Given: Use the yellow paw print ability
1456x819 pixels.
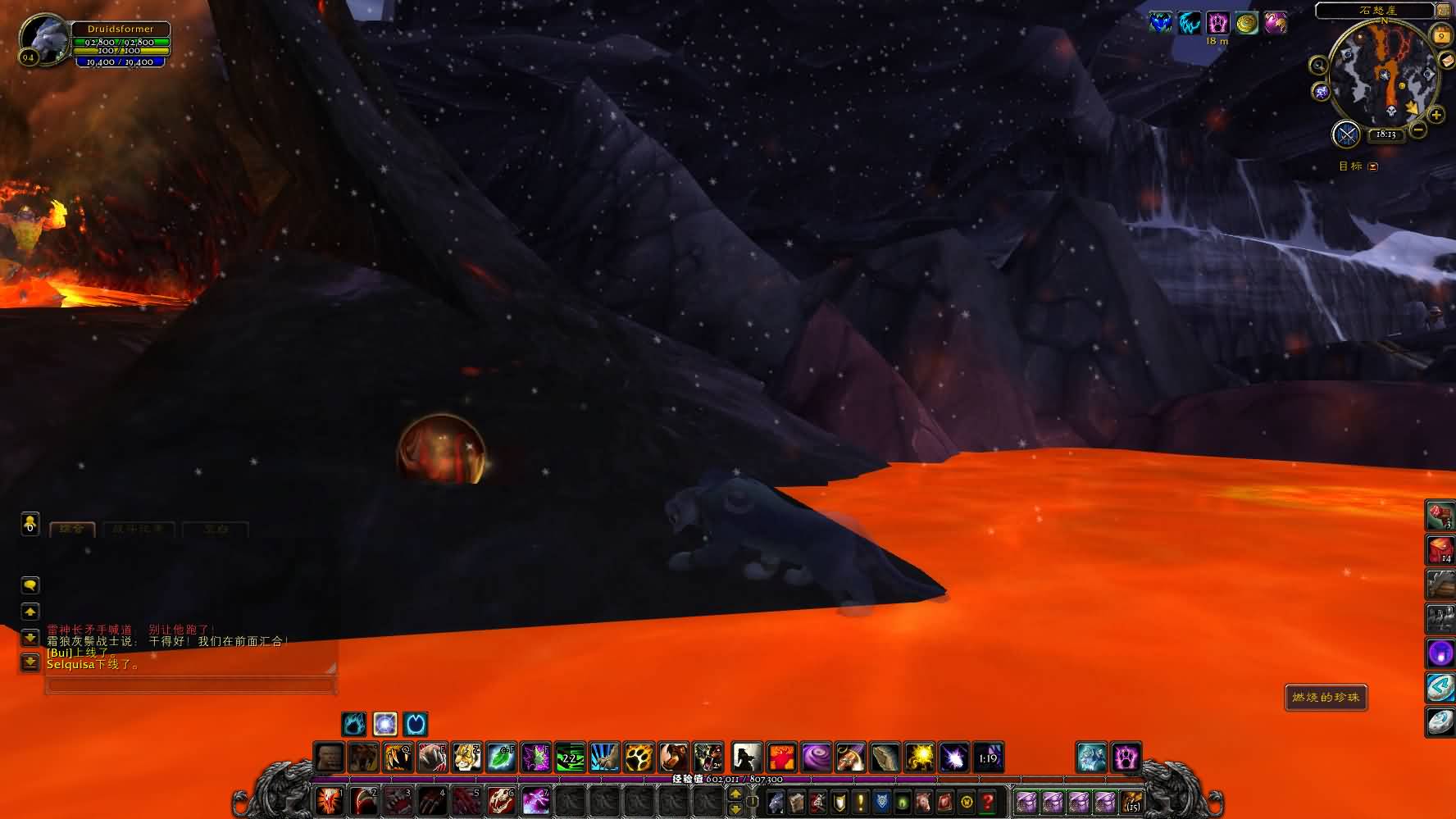Looking at the screenshot, I should click(639, 757).
